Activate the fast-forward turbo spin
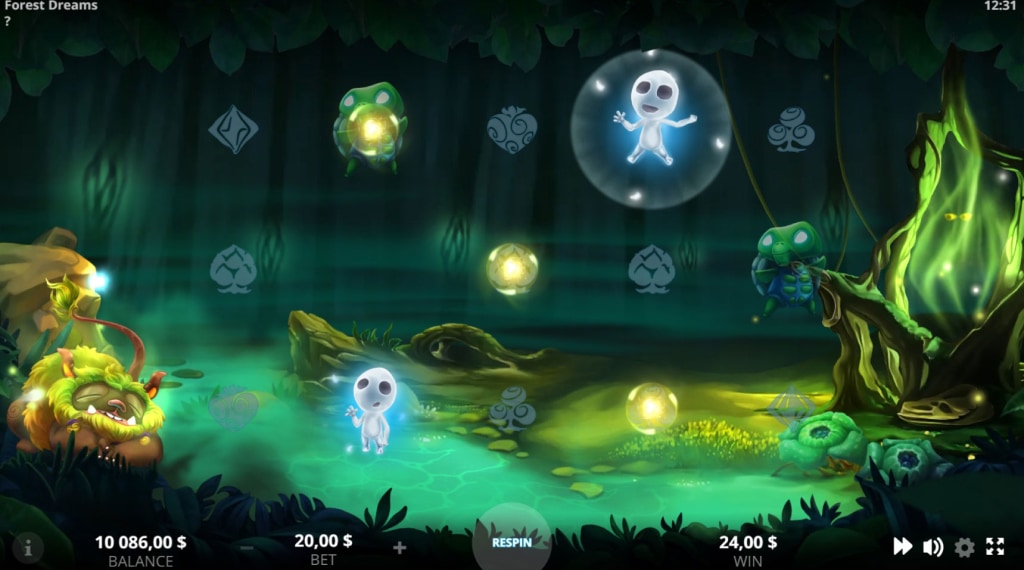Image resolution: width=1024 pixels, height=570 pixels. pyautogui.click(x=902, y=546)
